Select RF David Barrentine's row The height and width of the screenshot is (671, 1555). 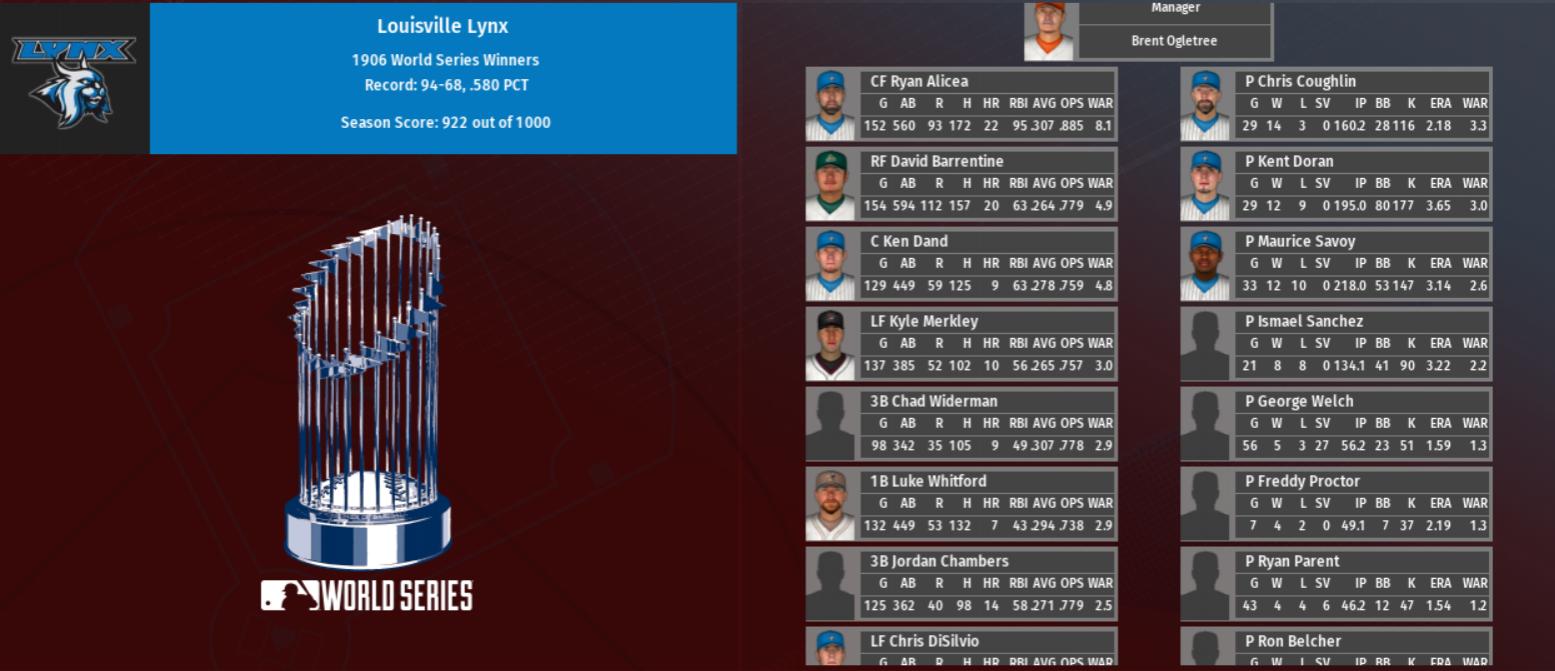point(936,161)
